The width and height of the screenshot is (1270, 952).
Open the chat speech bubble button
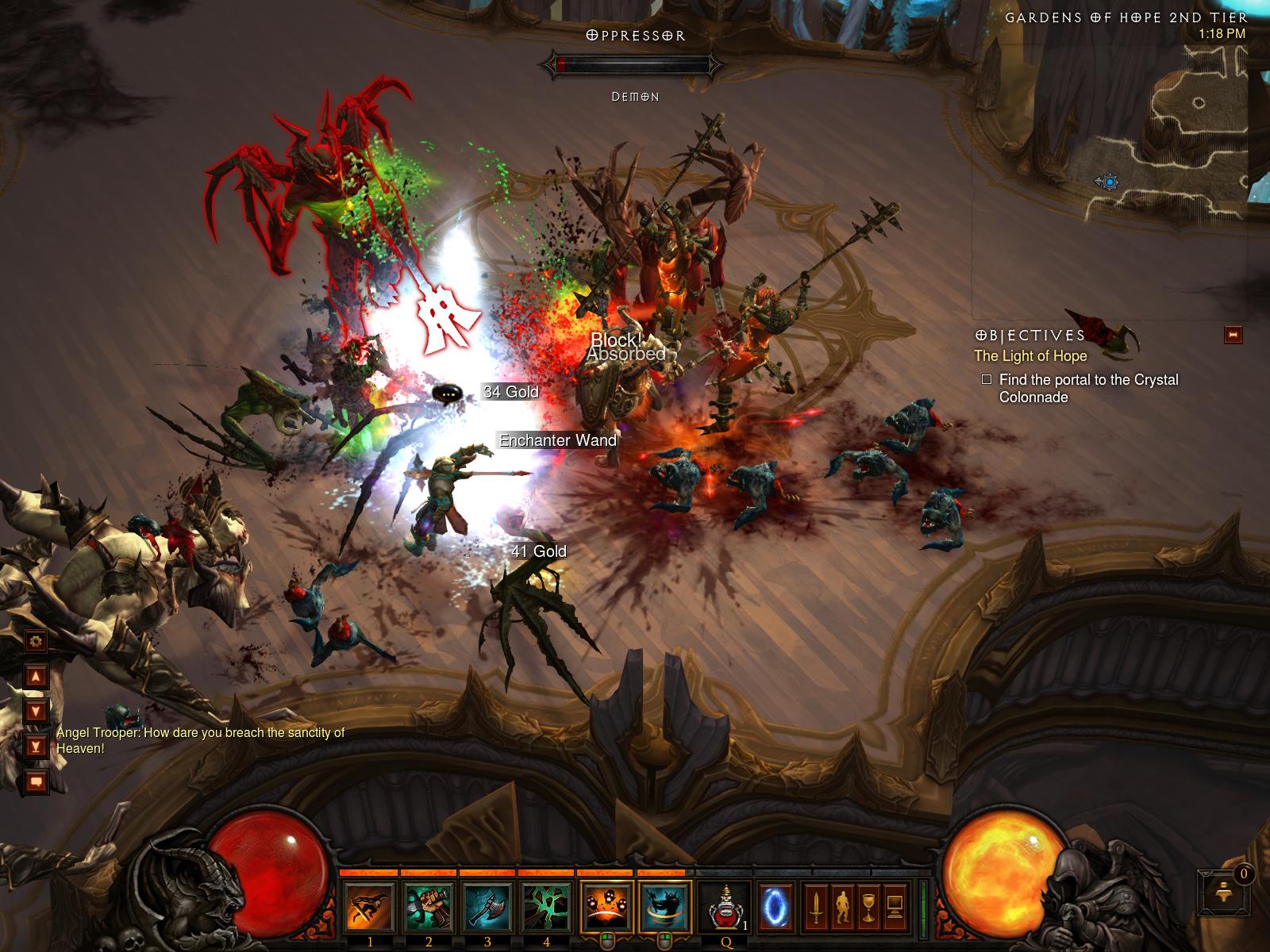coord(36,781)
